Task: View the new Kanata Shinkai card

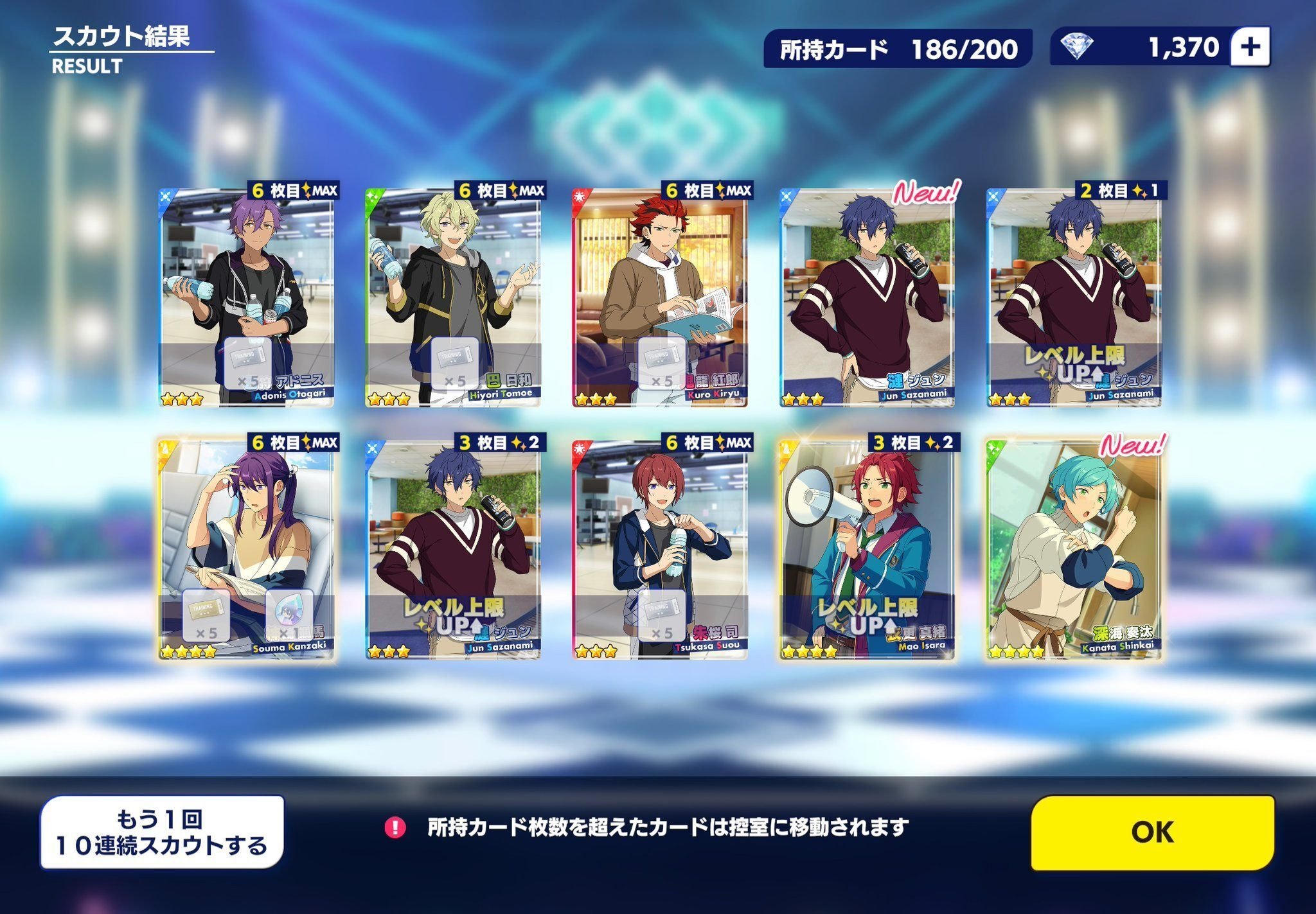Action: pyautogui.click(x=1074, y=549)
